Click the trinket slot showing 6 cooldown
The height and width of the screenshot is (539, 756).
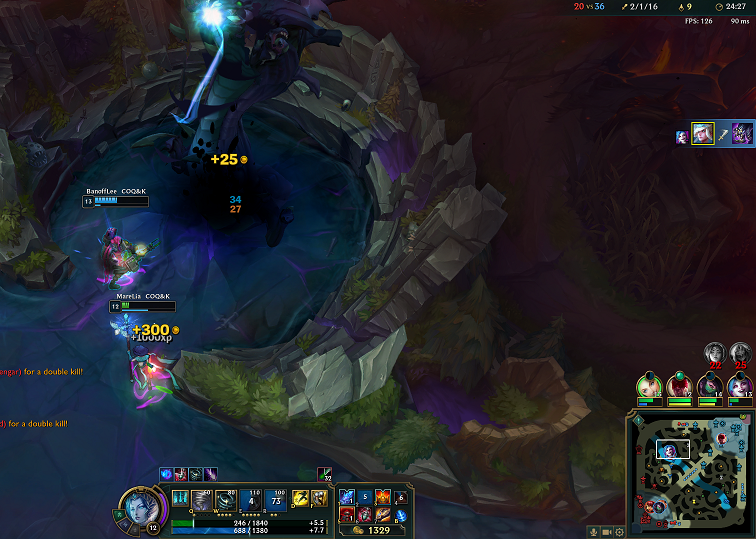pos(401,496)
